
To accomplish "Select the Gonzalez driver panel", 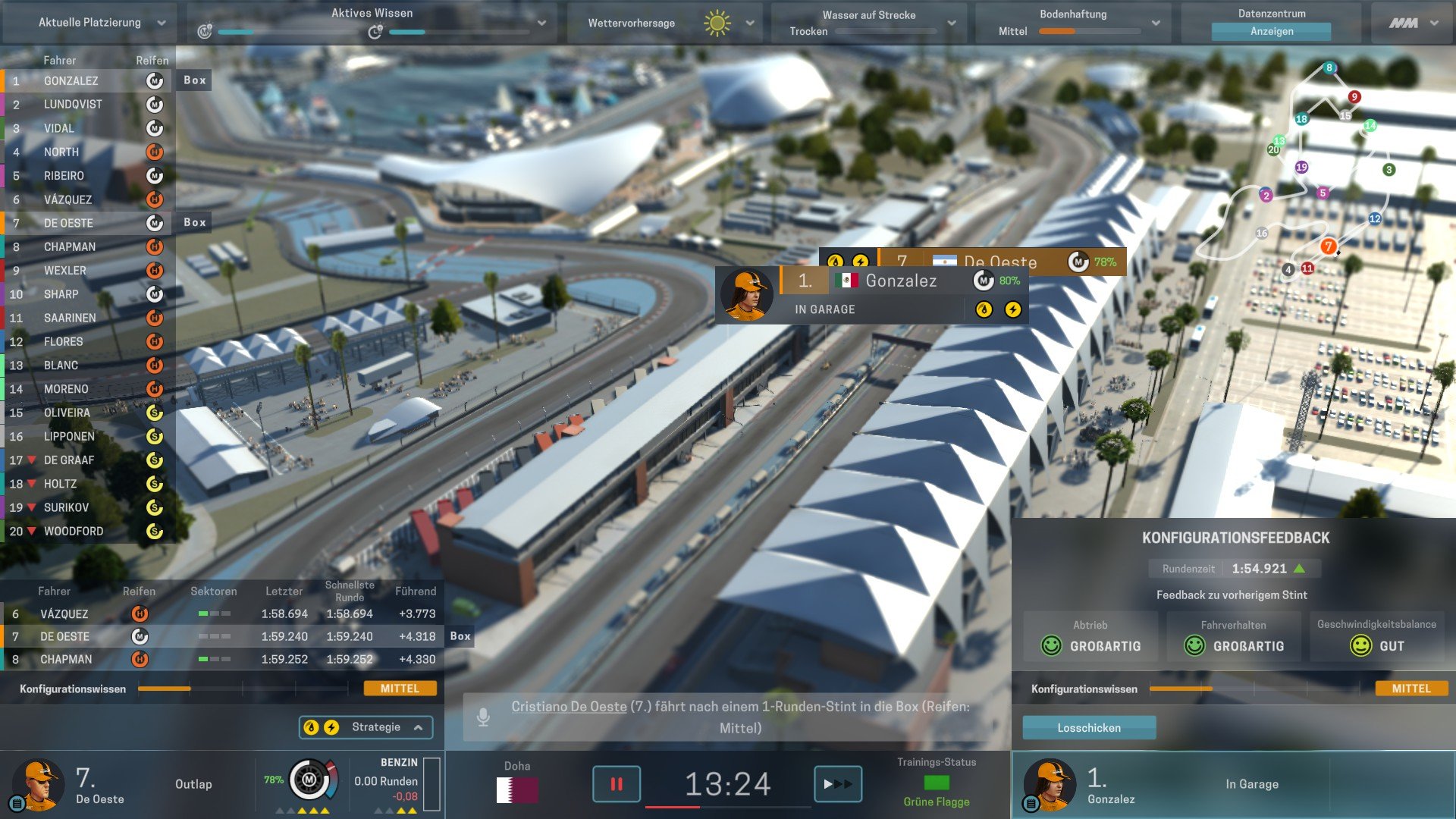I will point(1232,785).
